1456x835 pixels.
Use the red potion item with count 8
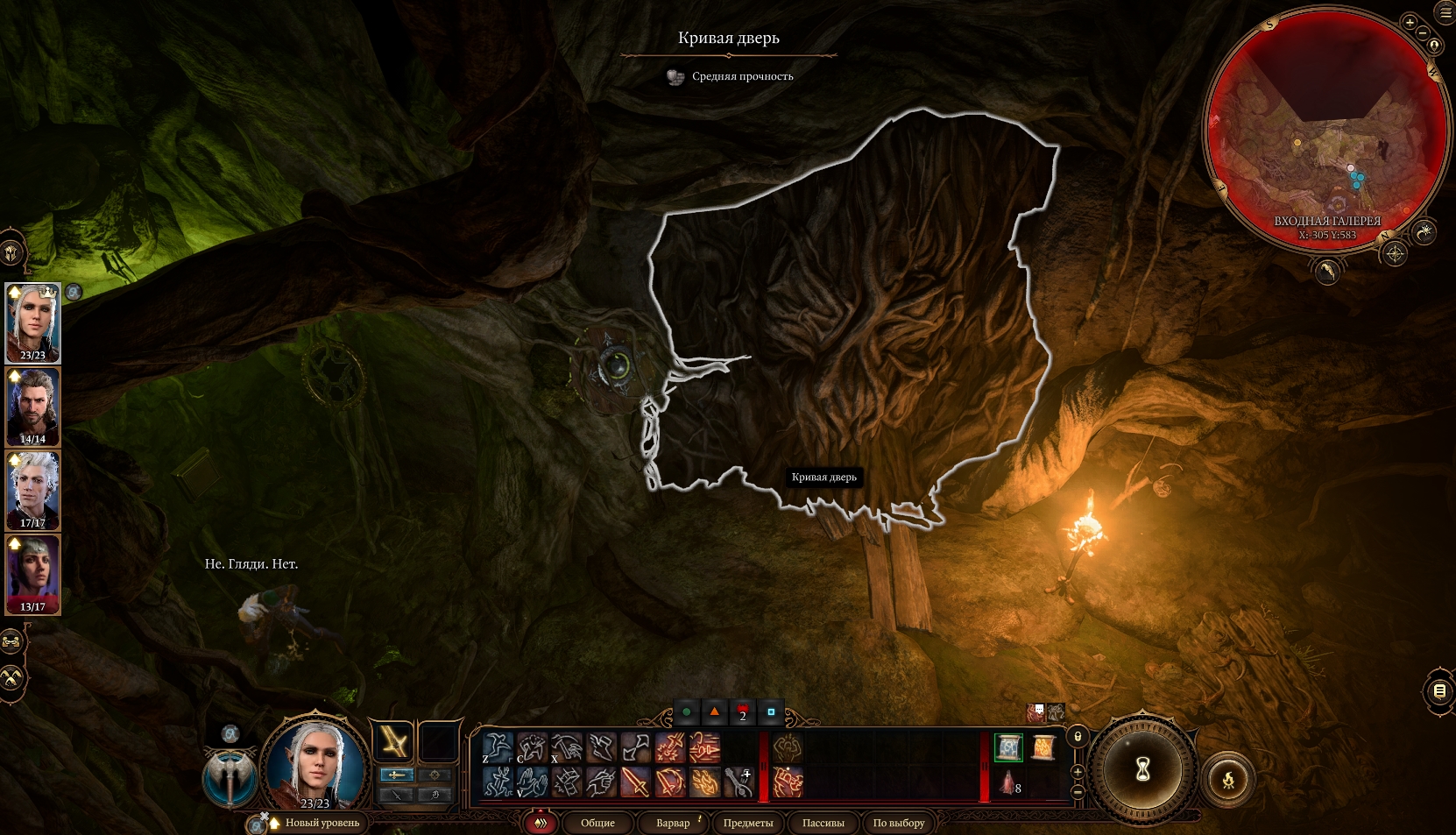pos(1008,782)
